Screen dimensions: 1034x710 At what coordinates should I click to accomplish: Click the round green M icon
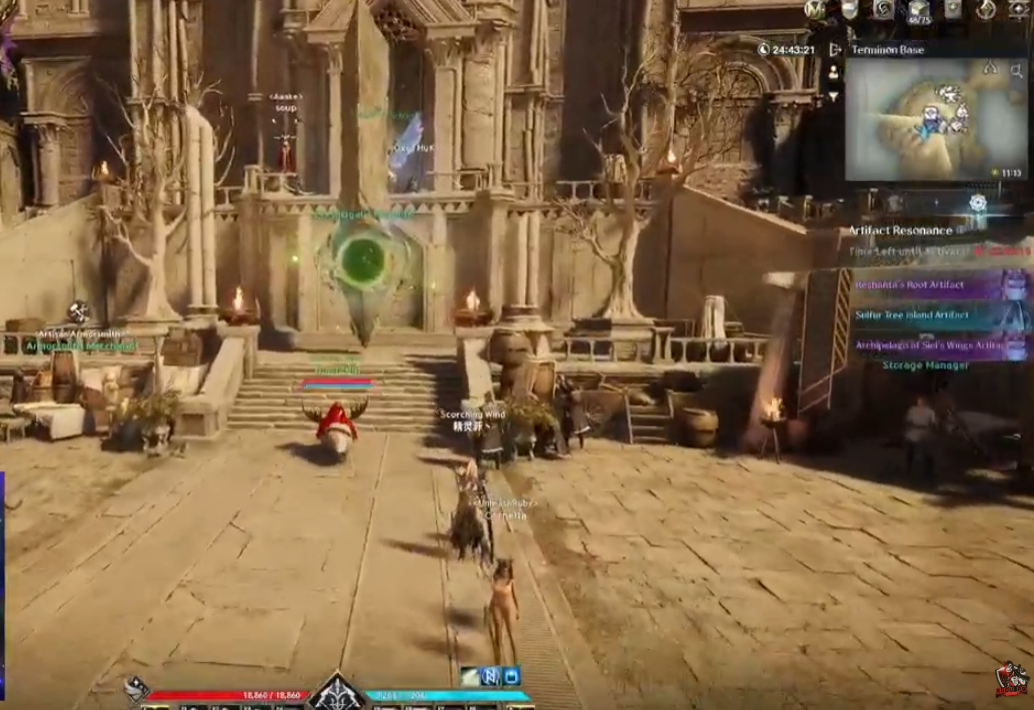tap(816, 9)
